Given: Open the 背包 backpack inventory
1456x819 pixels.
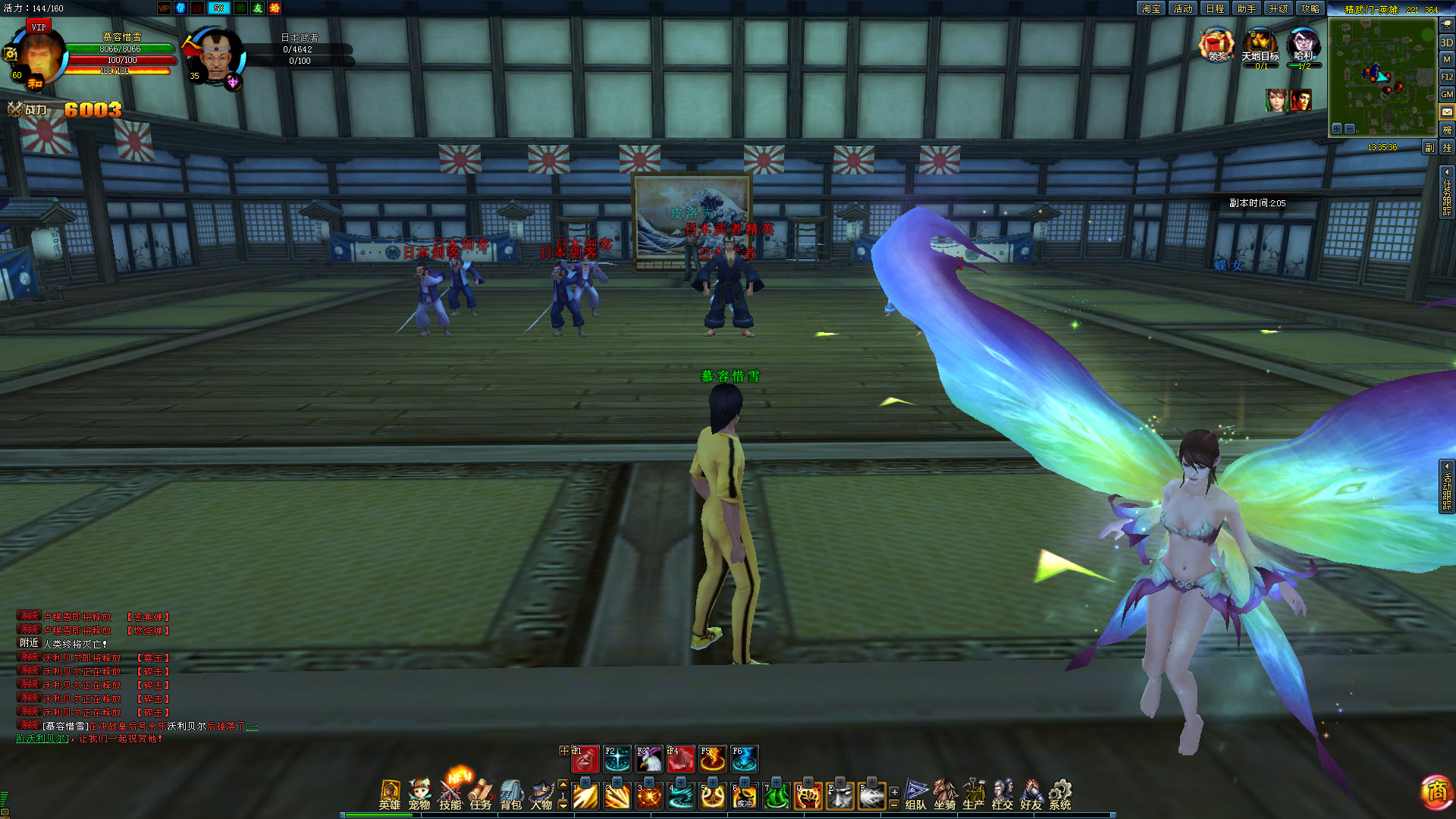Looking at the screenshot, I should [x=511, y=794].
